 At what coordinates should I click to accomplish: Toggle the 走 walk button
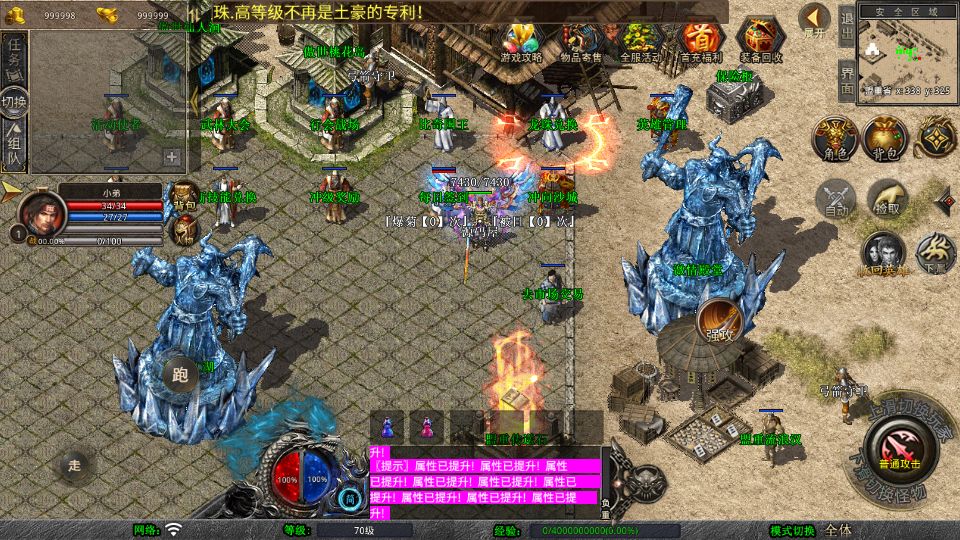tap(74, 464)
